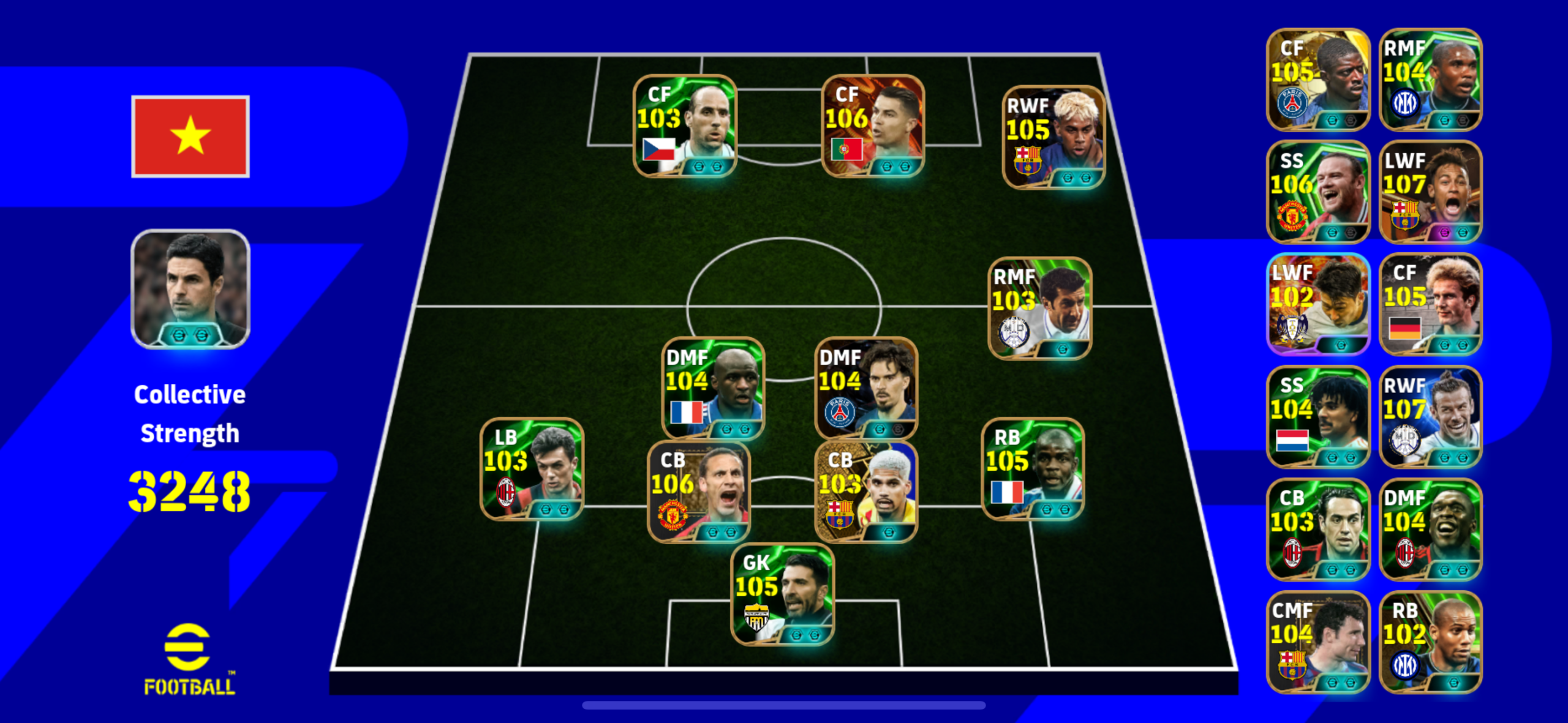Pick the substitute SS 106 Manchester United card

[x=1317, y=192]
